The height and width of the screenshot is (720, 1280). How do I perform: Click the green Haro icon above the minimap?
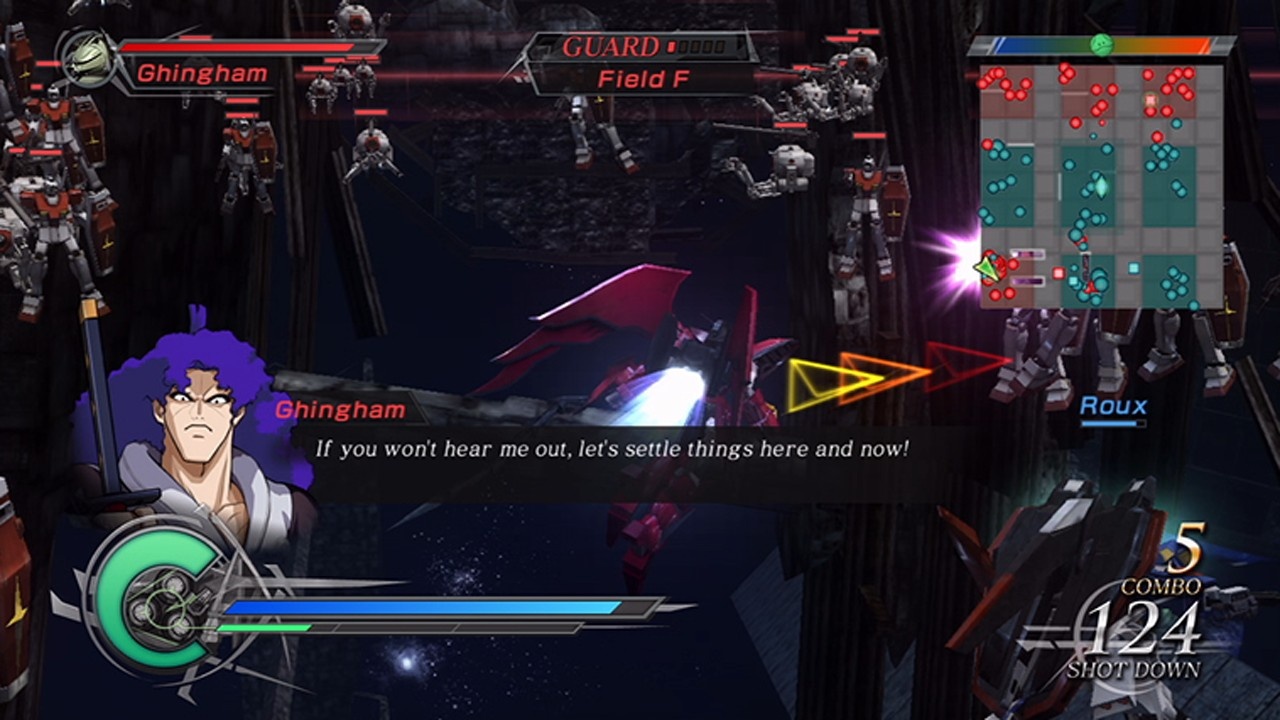coord(1101,44)
